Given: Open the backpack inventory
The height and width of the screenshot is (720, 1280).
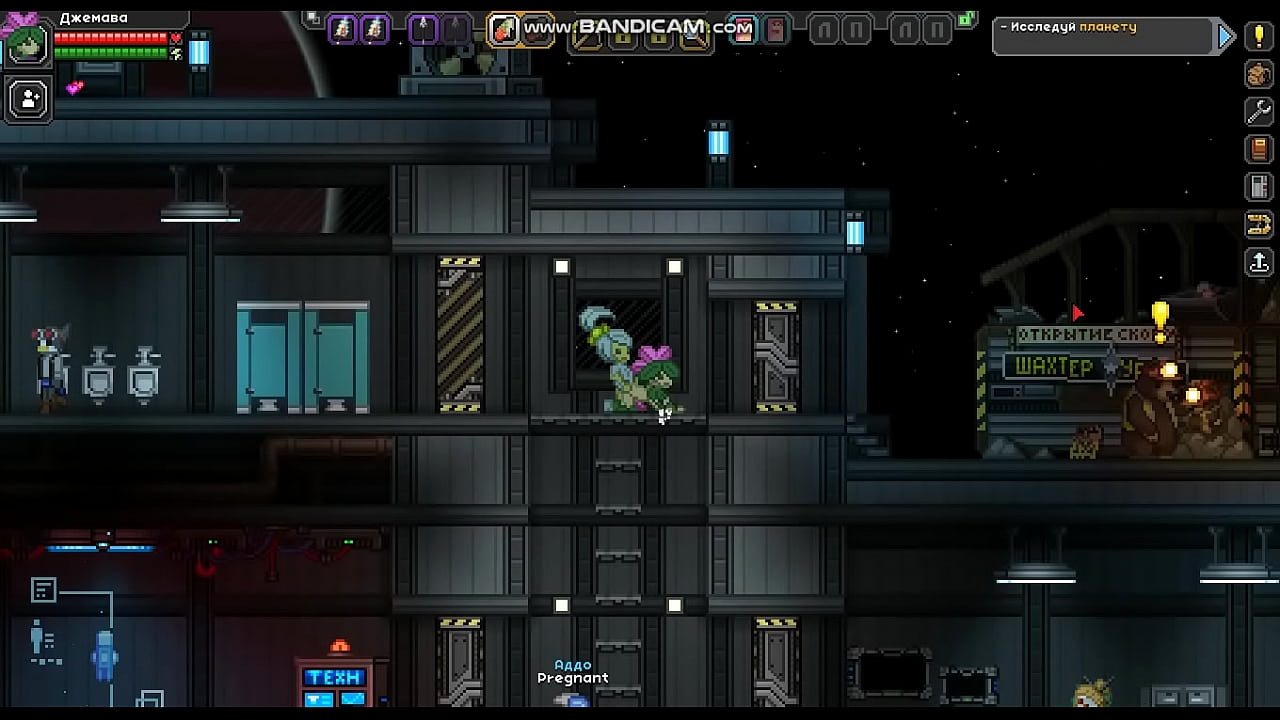Looking at the screenshot, I should click(1258, 74).
